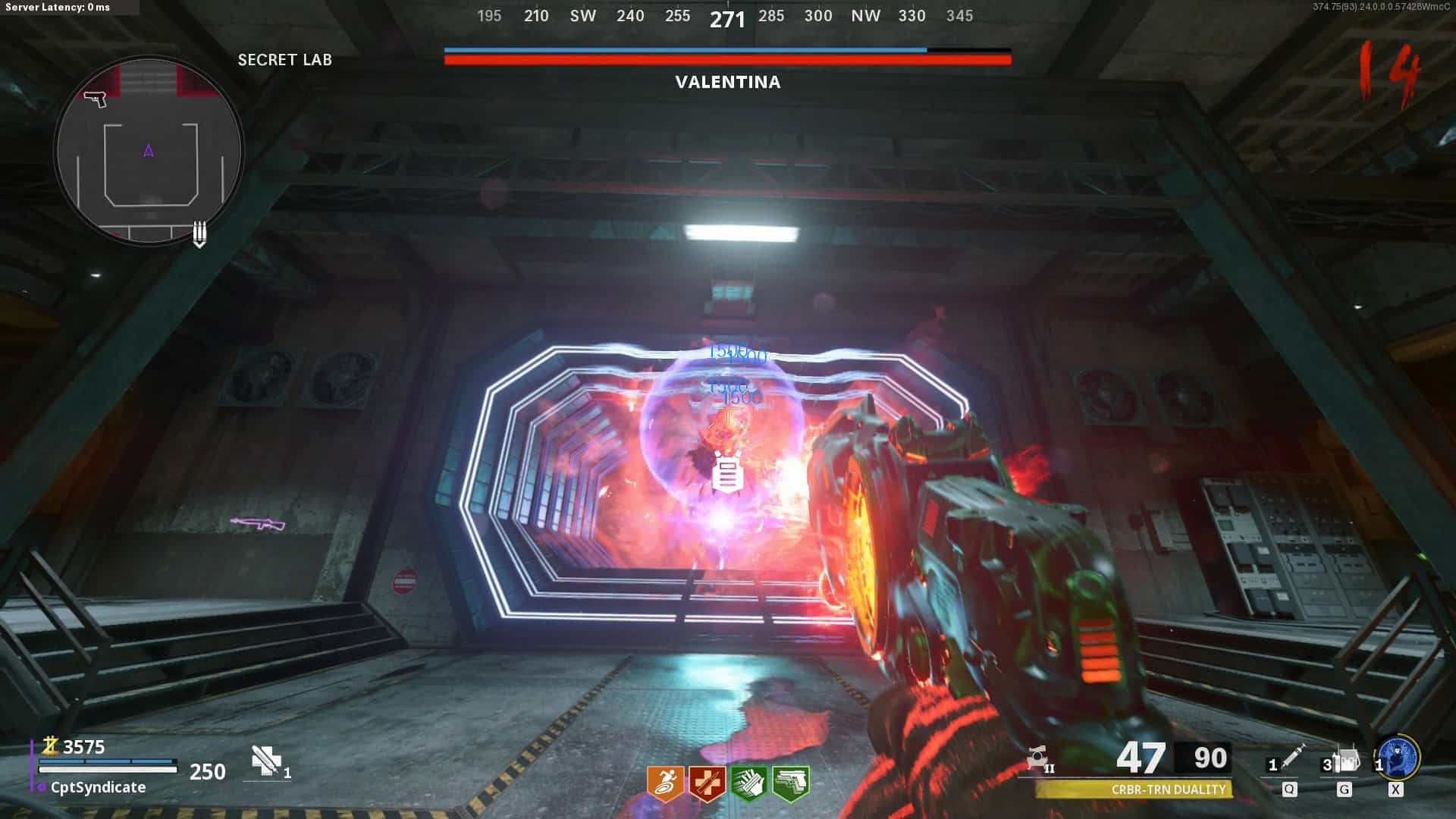Click the green pistols Mule Kick perk icon
This screenshot has width=1456, height=819.
coord(790,783)
